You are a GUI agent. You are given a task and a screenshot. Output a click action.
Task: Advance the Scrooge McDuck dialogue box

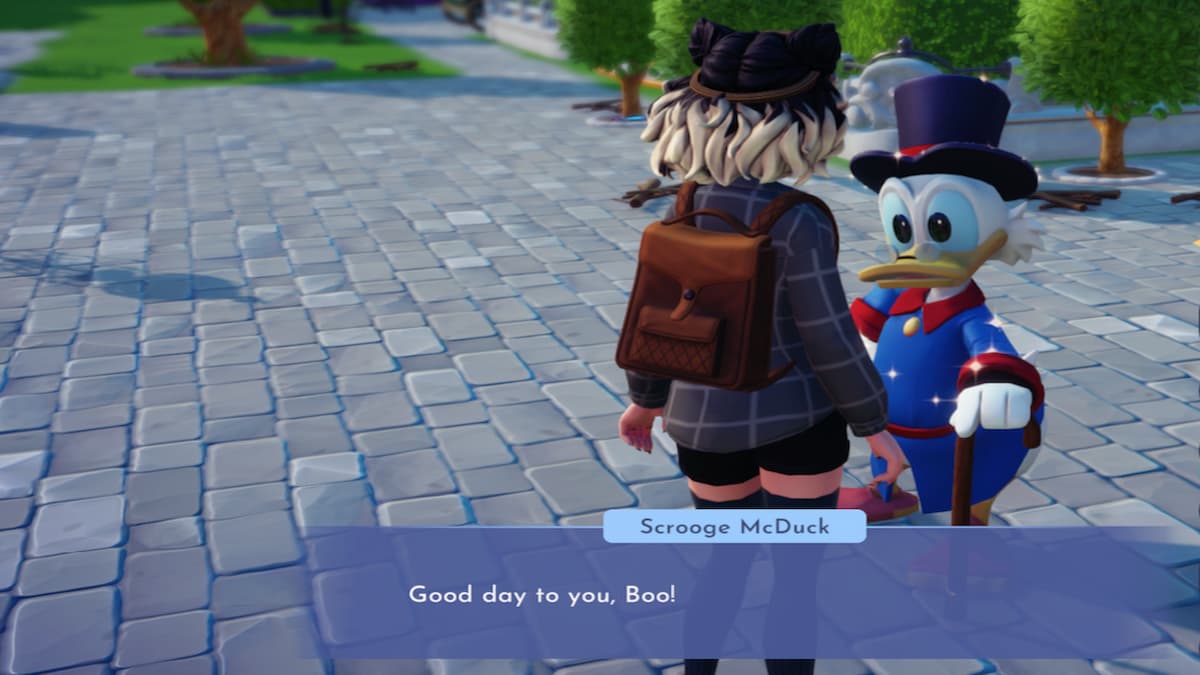pos(750,594)
